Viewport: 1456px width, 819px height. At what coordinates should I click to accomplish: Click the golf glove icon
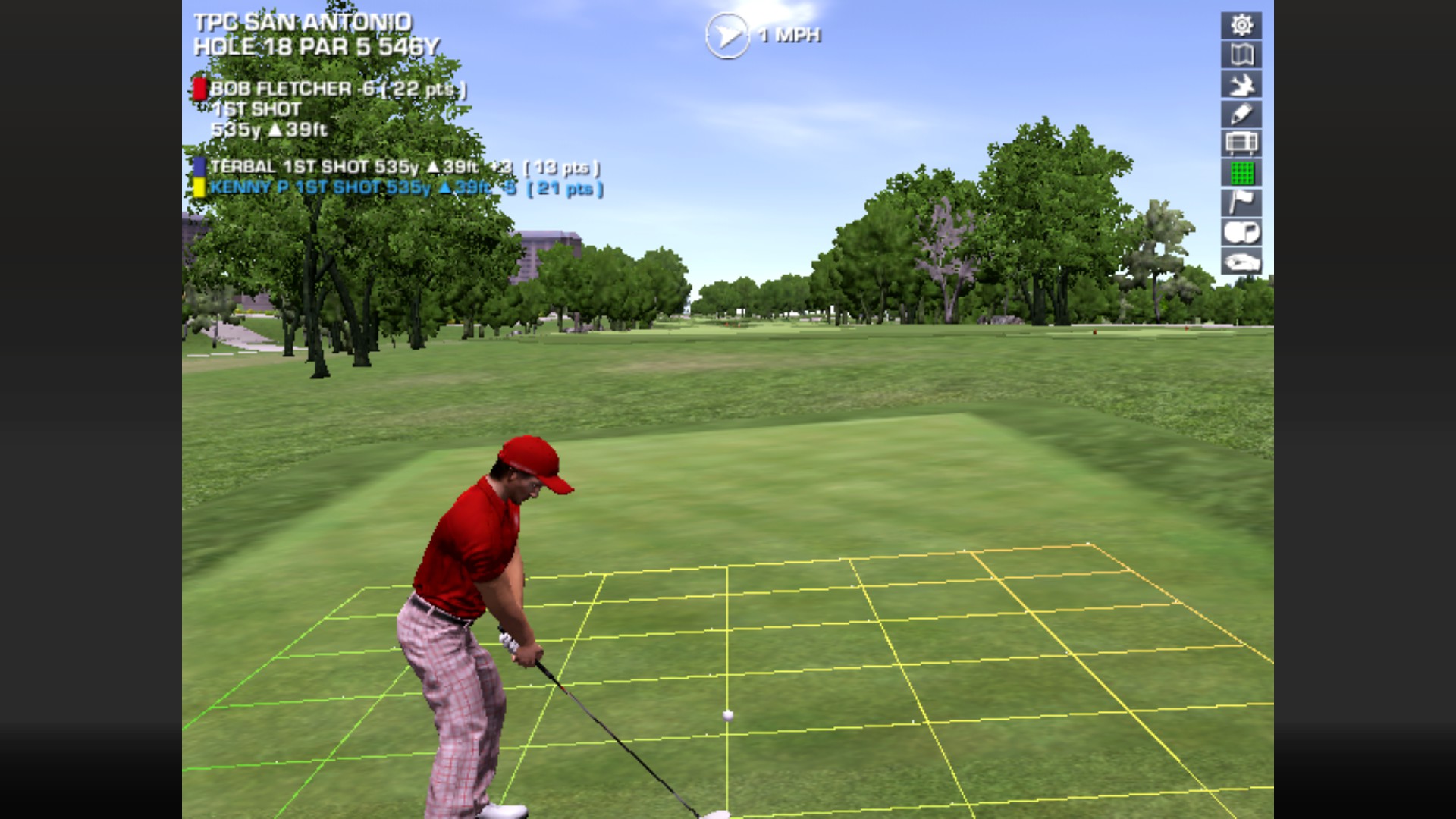[1241, 262]
